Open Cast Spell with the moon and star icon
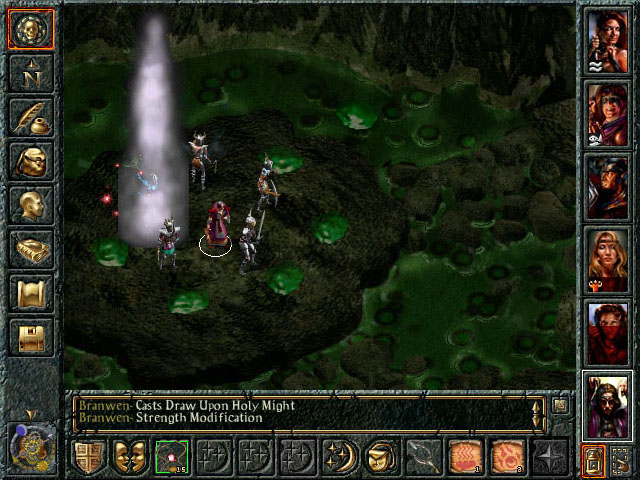The width and height of the screenshot is (640, 480). (340, 457)
